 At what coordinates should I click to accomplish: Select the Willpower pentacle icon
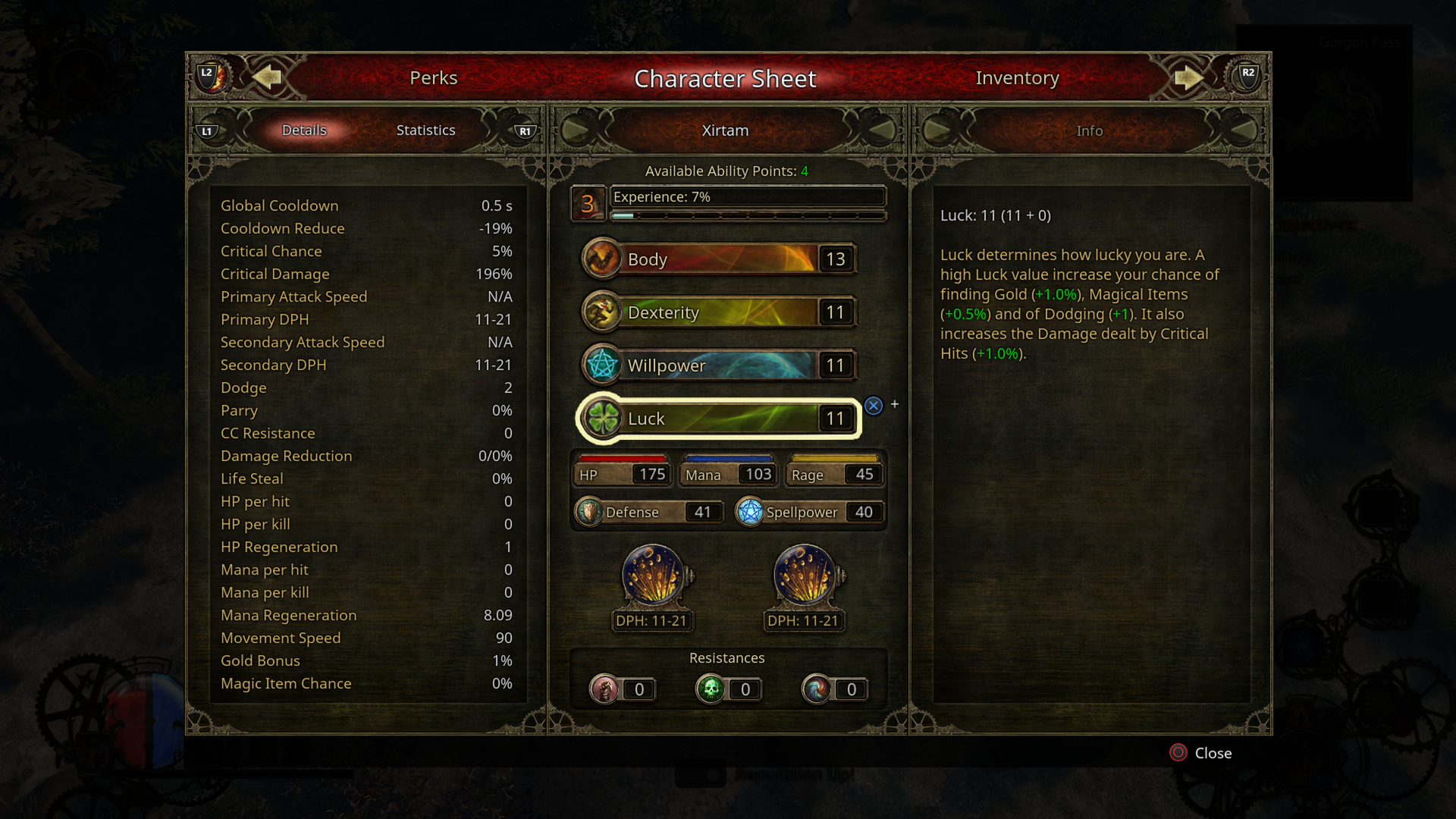pyautogui.click(x=601, y=365)
